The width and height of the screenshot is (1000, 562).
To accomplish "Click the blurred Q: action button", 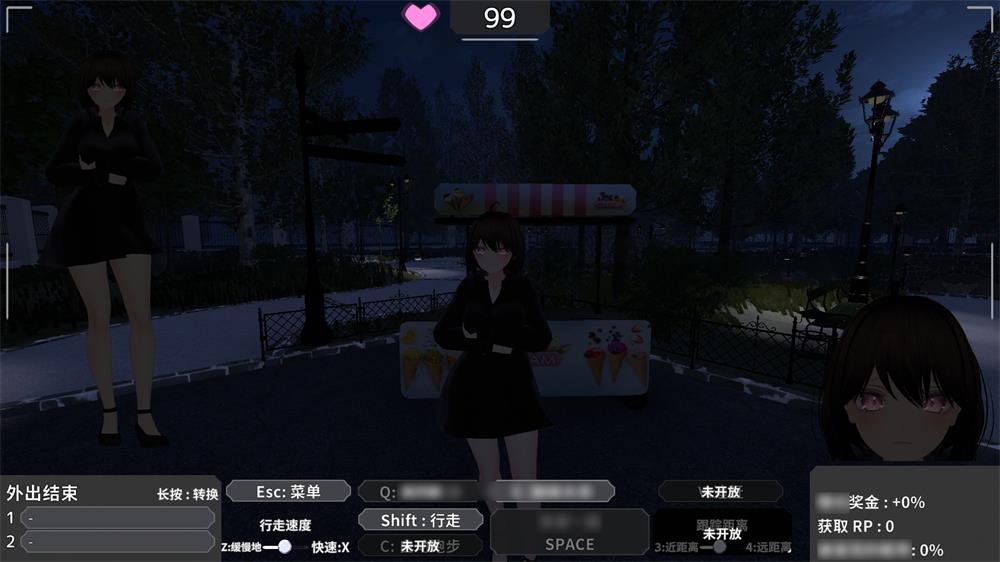I will coord(420,492).
